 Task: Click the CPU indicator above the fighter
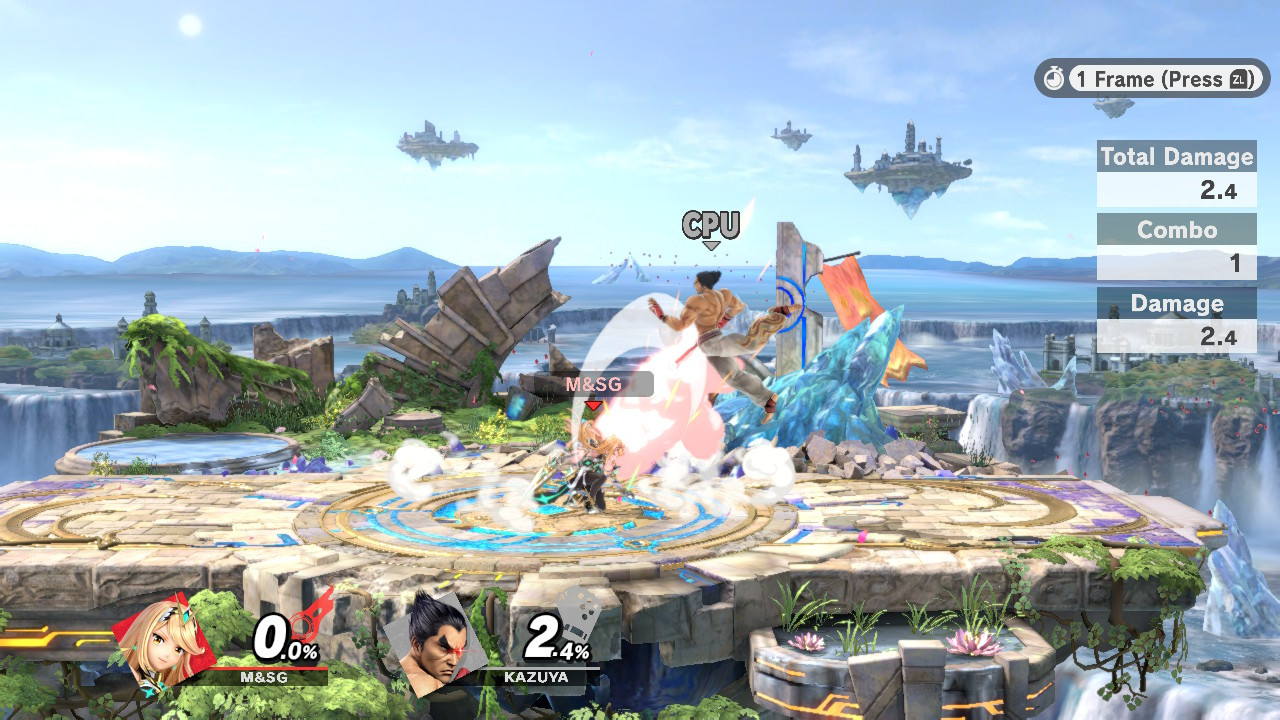pyautogui.click(x=711, y=225)
